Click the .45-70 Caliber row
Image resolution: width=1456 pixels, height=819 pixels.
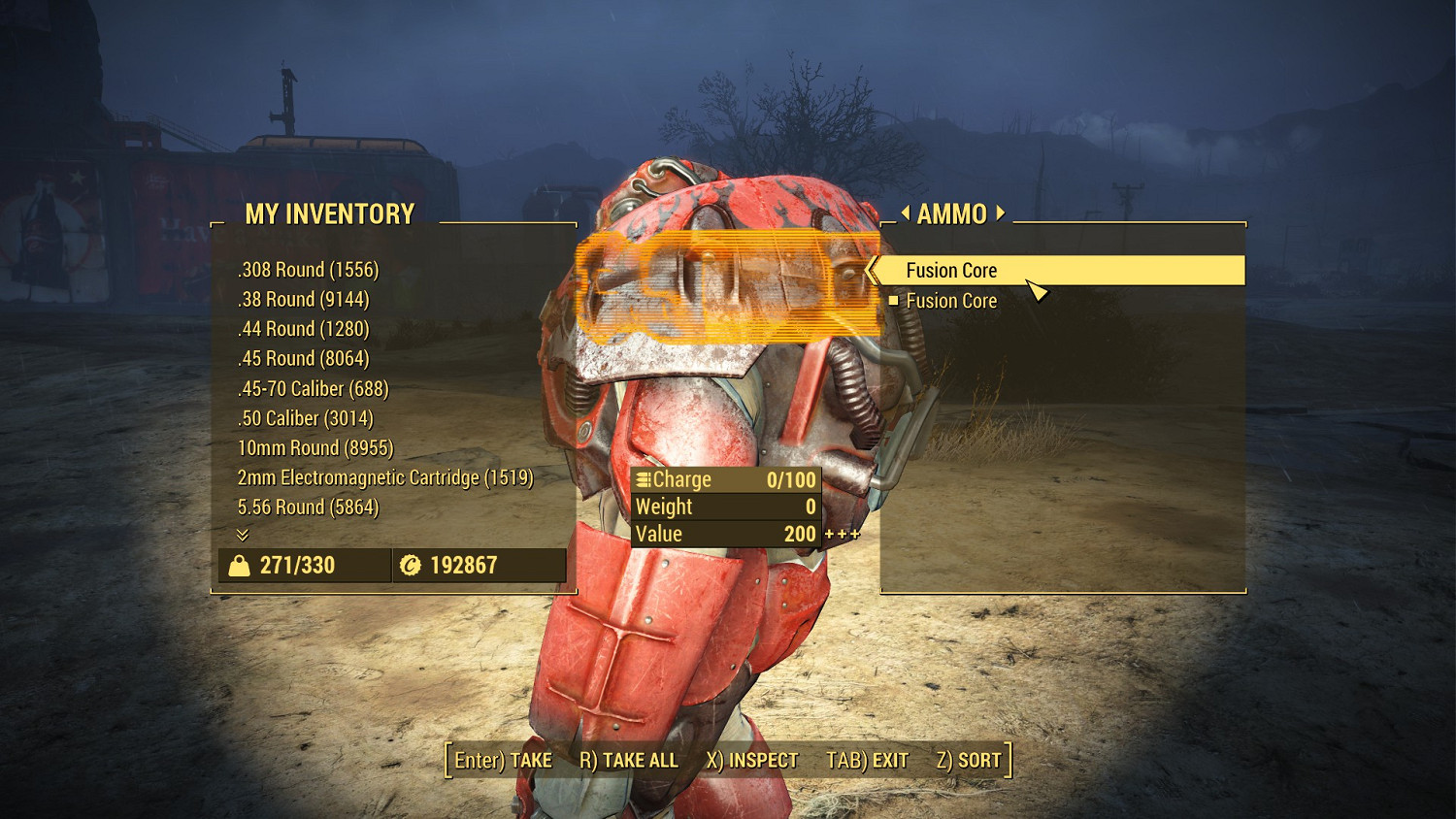(313, 389)
